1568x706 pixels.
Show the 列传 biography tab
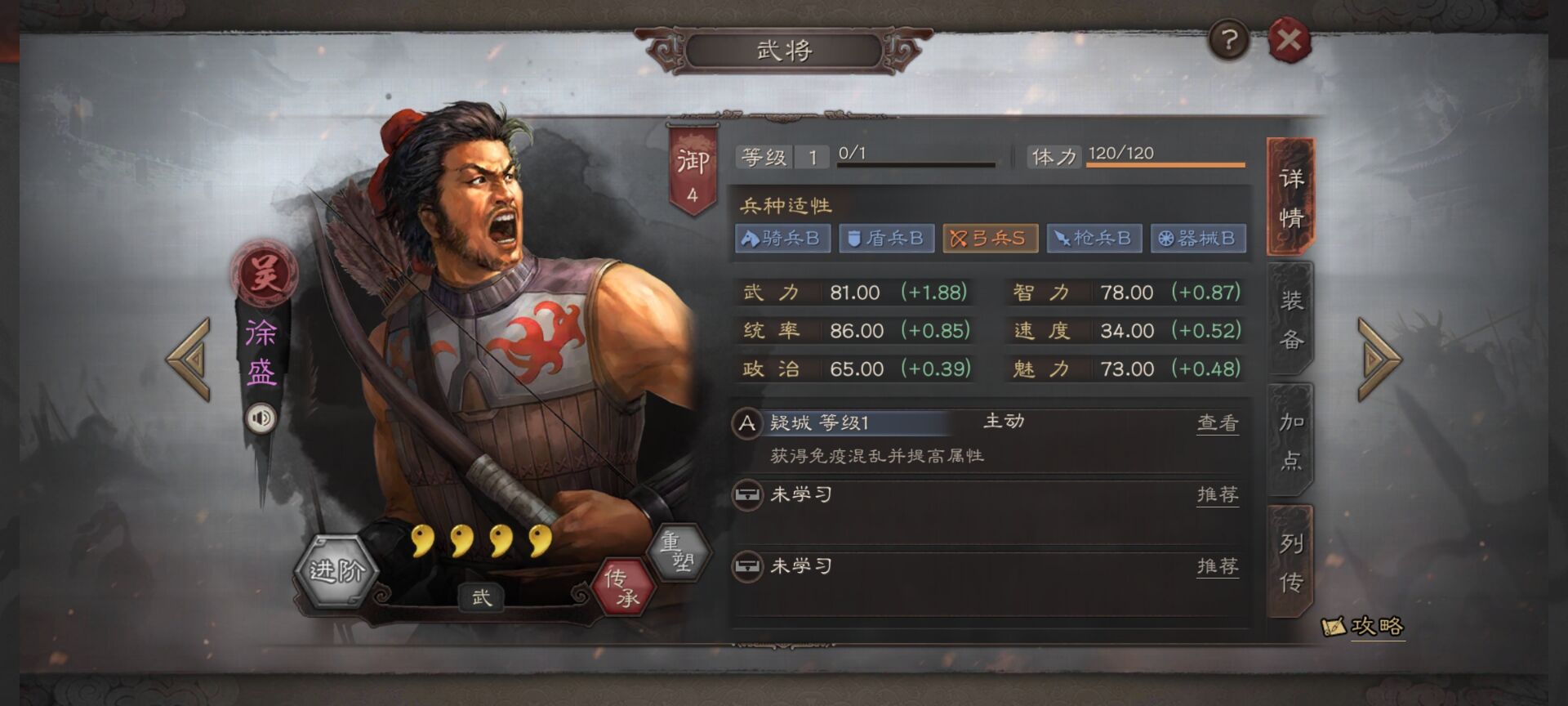[x=1290, y=561]
